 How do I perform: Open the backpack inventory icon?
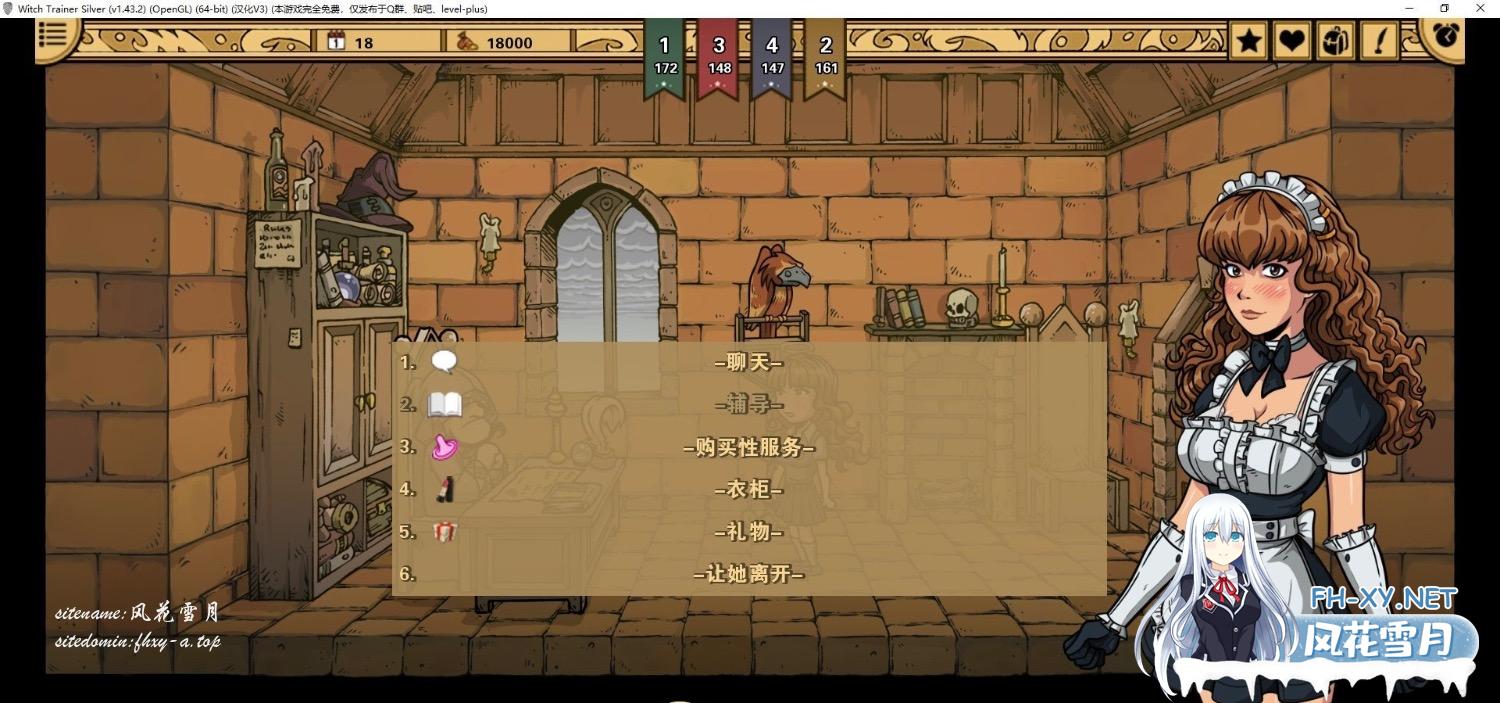(1336, 41)
